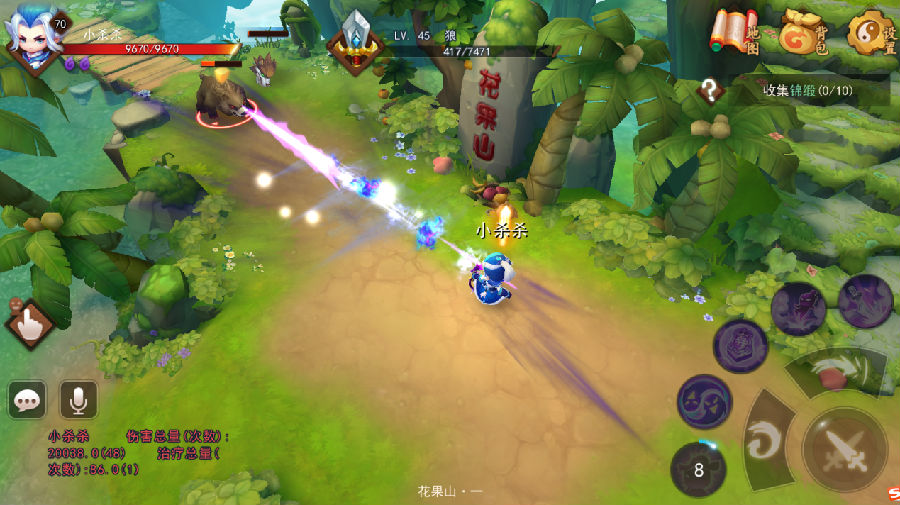Open the settings gear (设置)

(869, 33)
